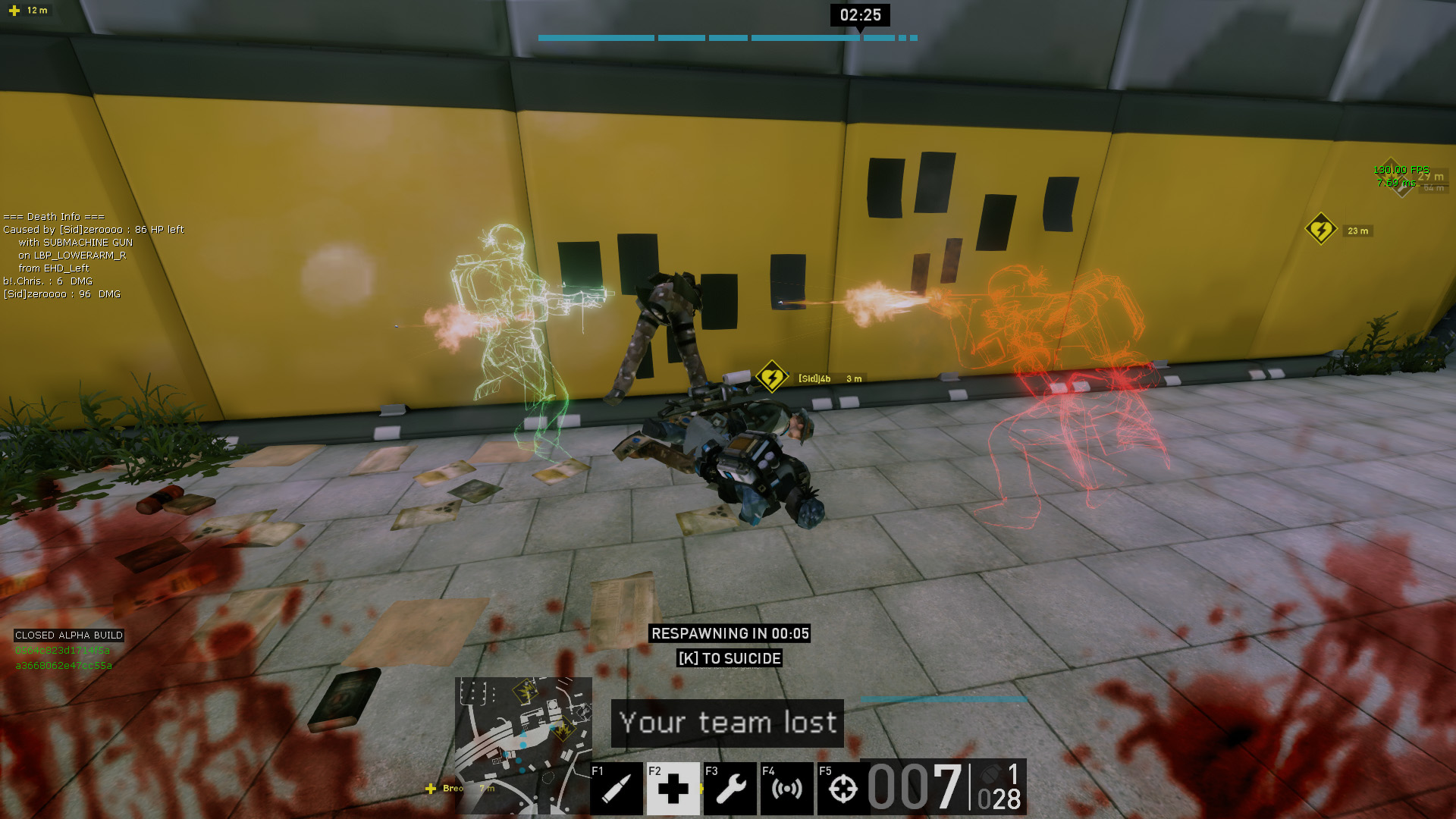Viewport: 1456px width, 819px height.
Task: Select the 23 m revive marker icon
Action: 1321,229
